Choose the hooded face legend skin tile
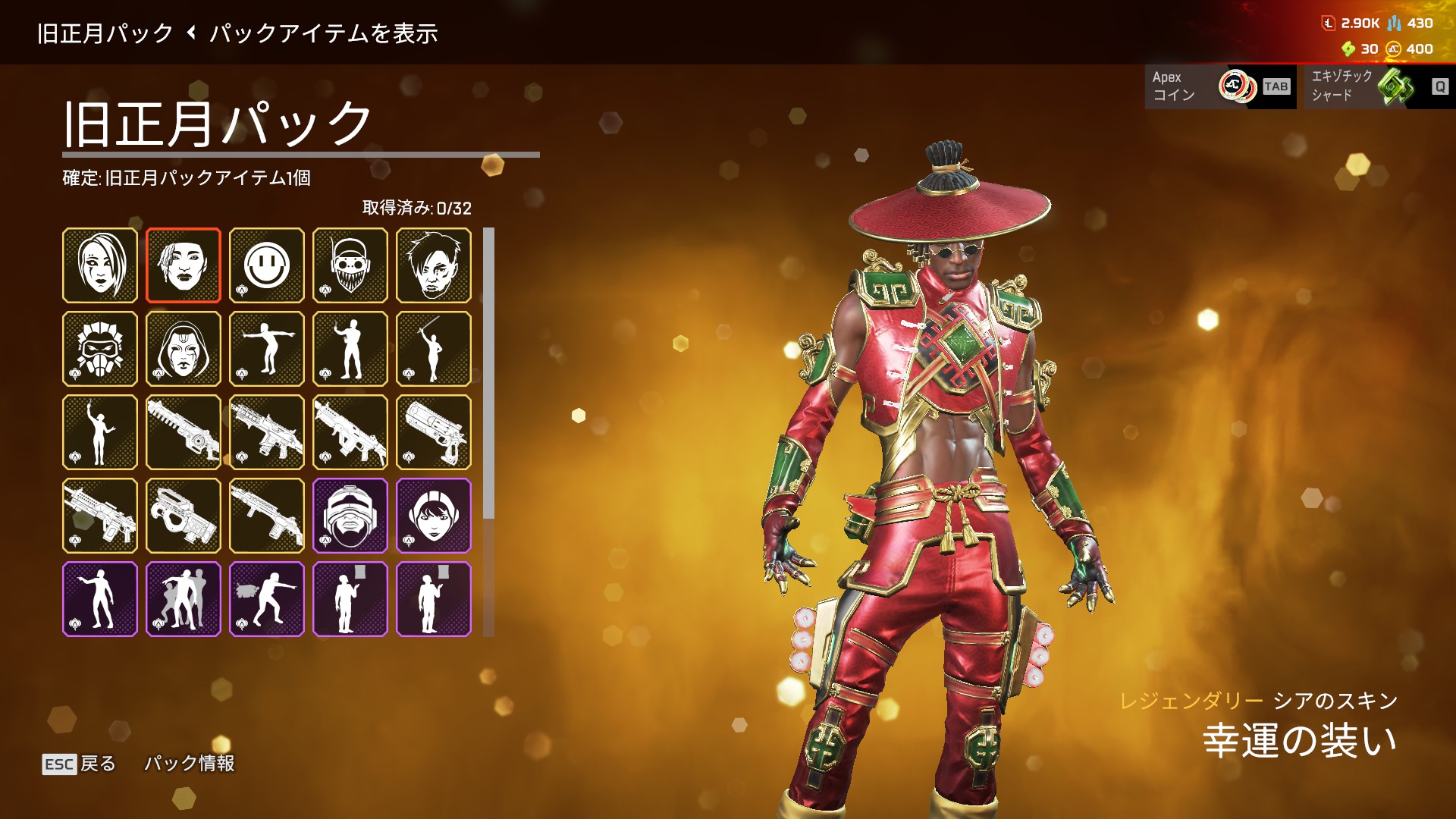Screen dimensions: 1456x819 click(184, 349)
